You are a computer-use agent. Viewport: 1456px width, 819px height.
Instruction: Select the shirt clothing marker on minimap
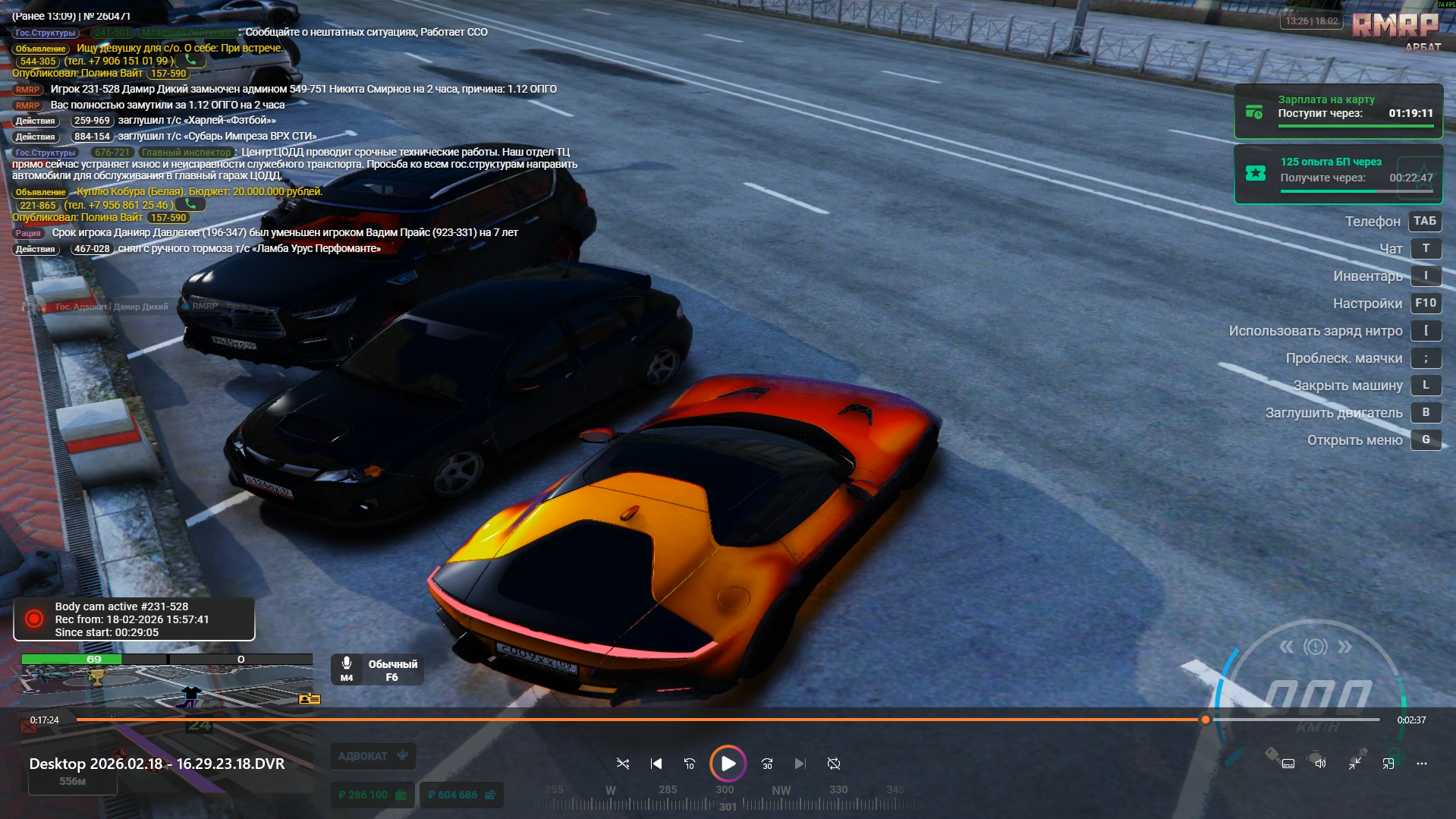190,693
